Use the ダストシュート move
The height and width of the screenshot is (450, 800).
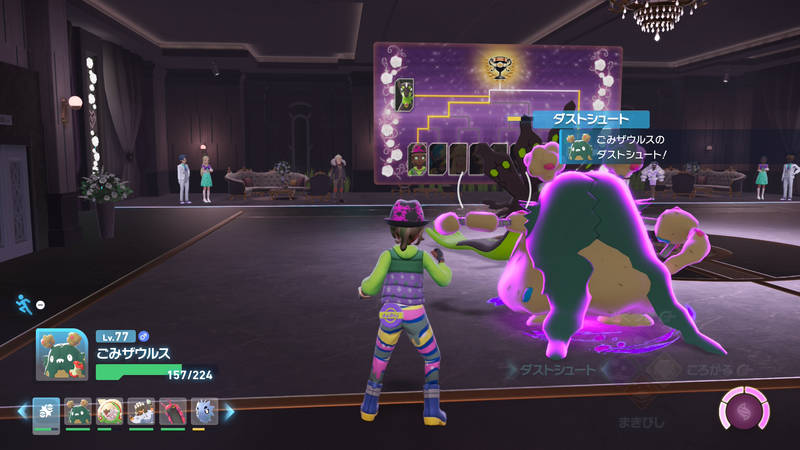click(557, 370)
